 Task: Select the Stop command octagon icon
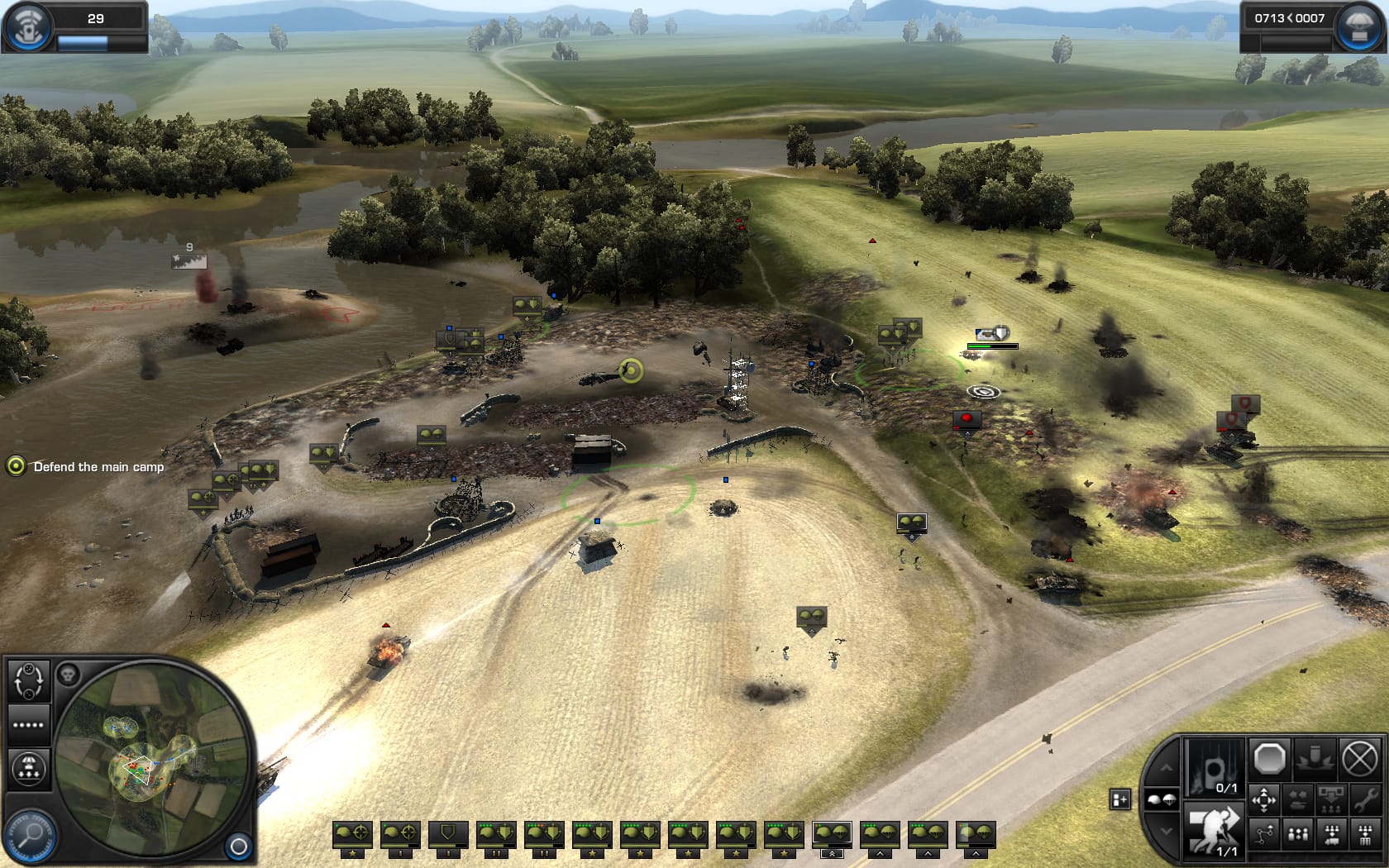(1270, 759)
